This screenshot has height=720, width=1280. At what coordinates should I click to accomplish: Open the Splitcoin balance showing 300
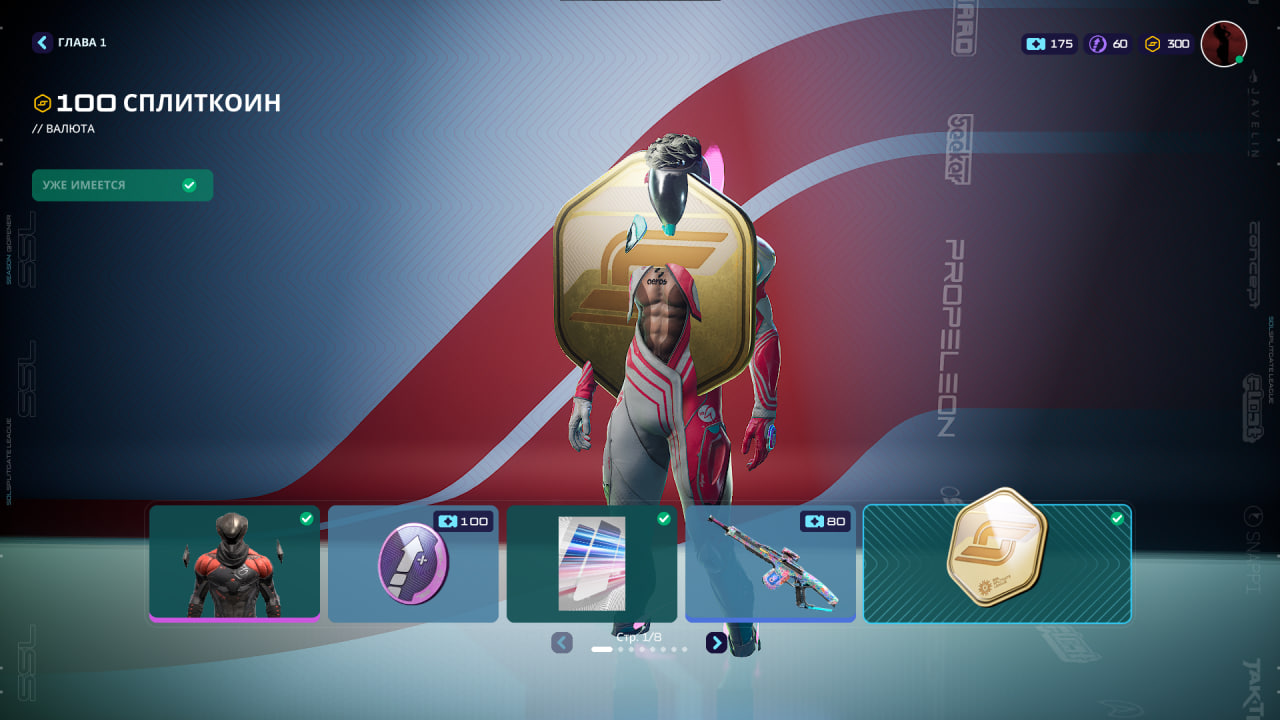[x=1167, y=44]
